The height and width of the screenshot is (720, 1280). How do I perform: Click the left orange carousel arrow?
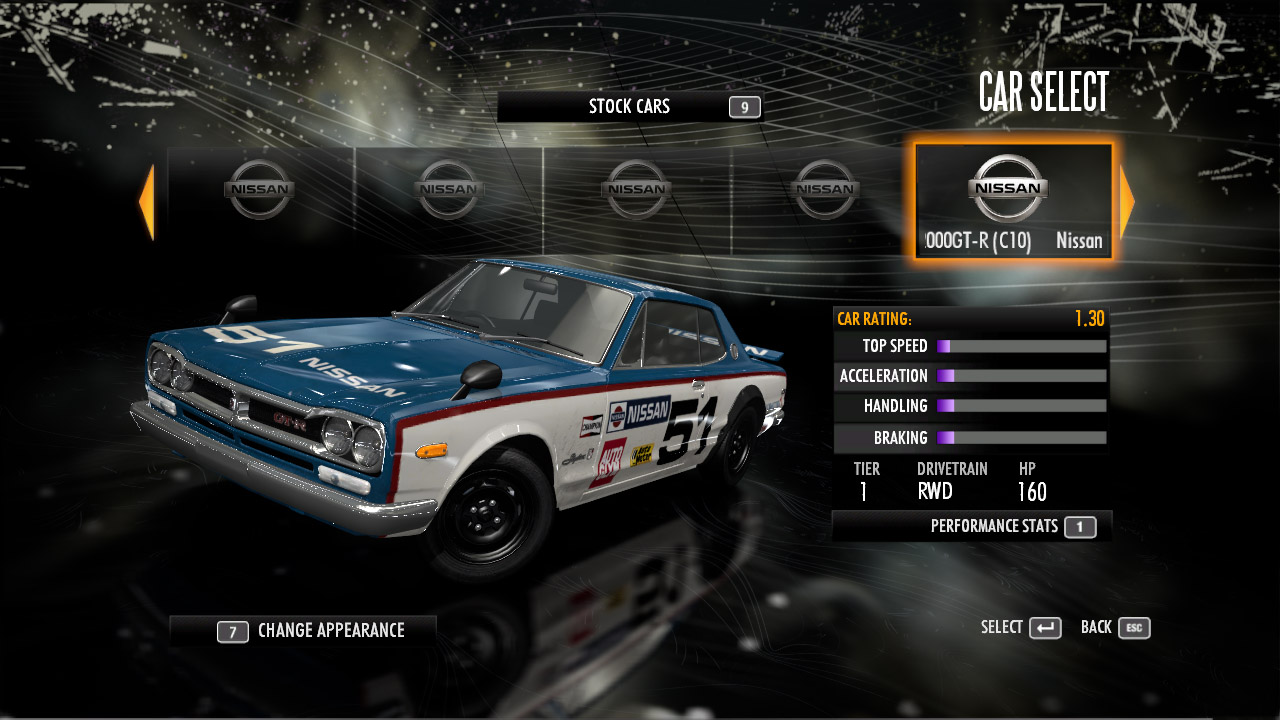coord(147,203)
